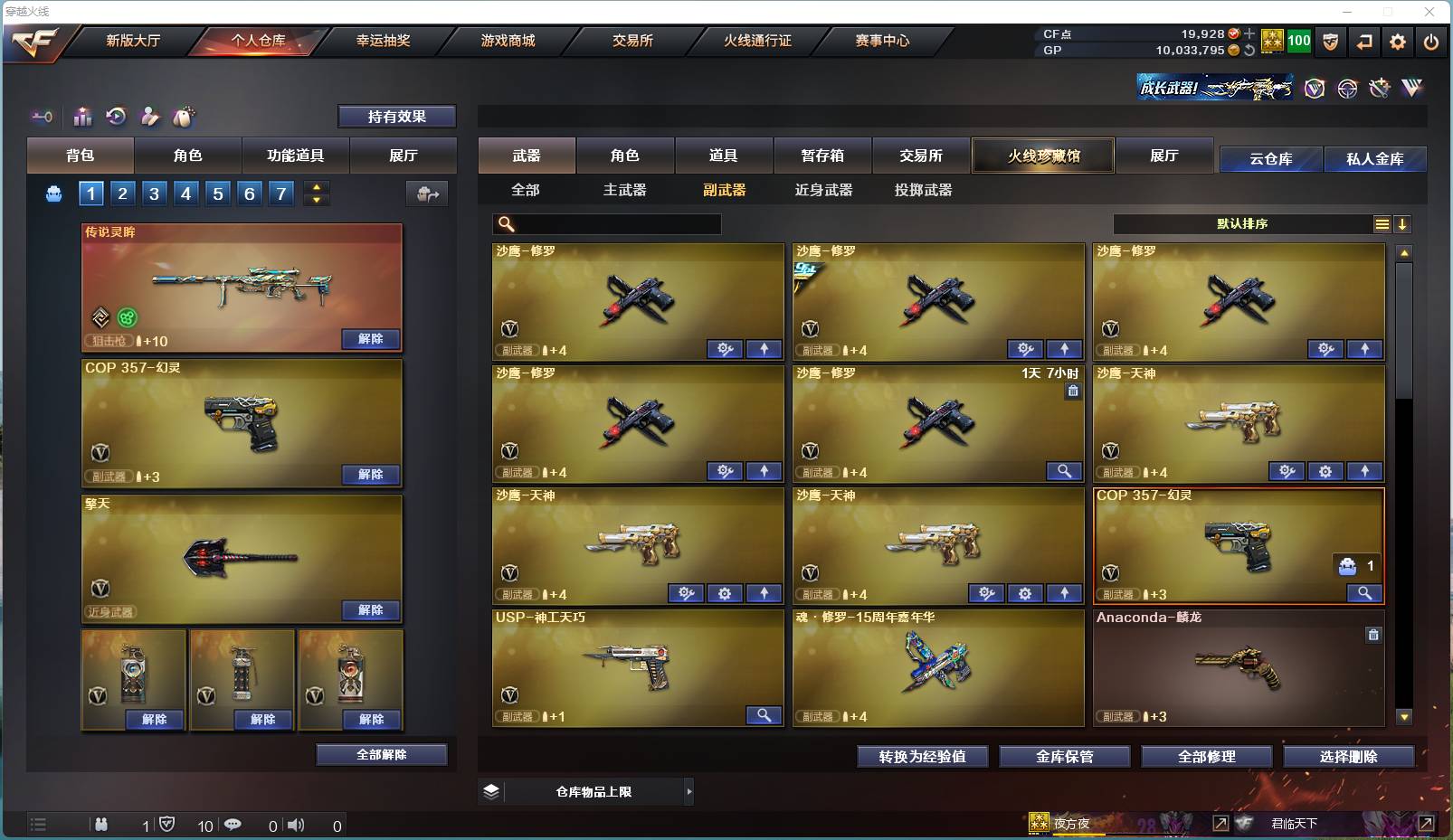The height and width of the screenshot is (840, 1453).
Task: Expand the 仓库物品上限 arrow at the bottom
Action: tap(688, 791)
